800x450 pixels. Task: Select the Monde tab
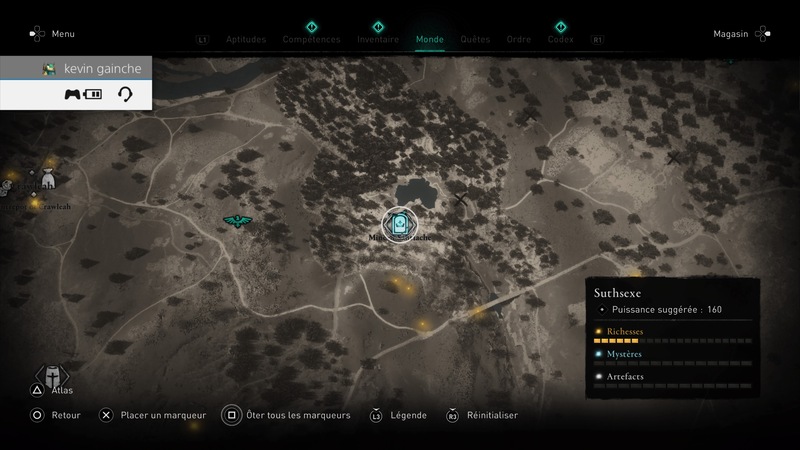point(429,40)
